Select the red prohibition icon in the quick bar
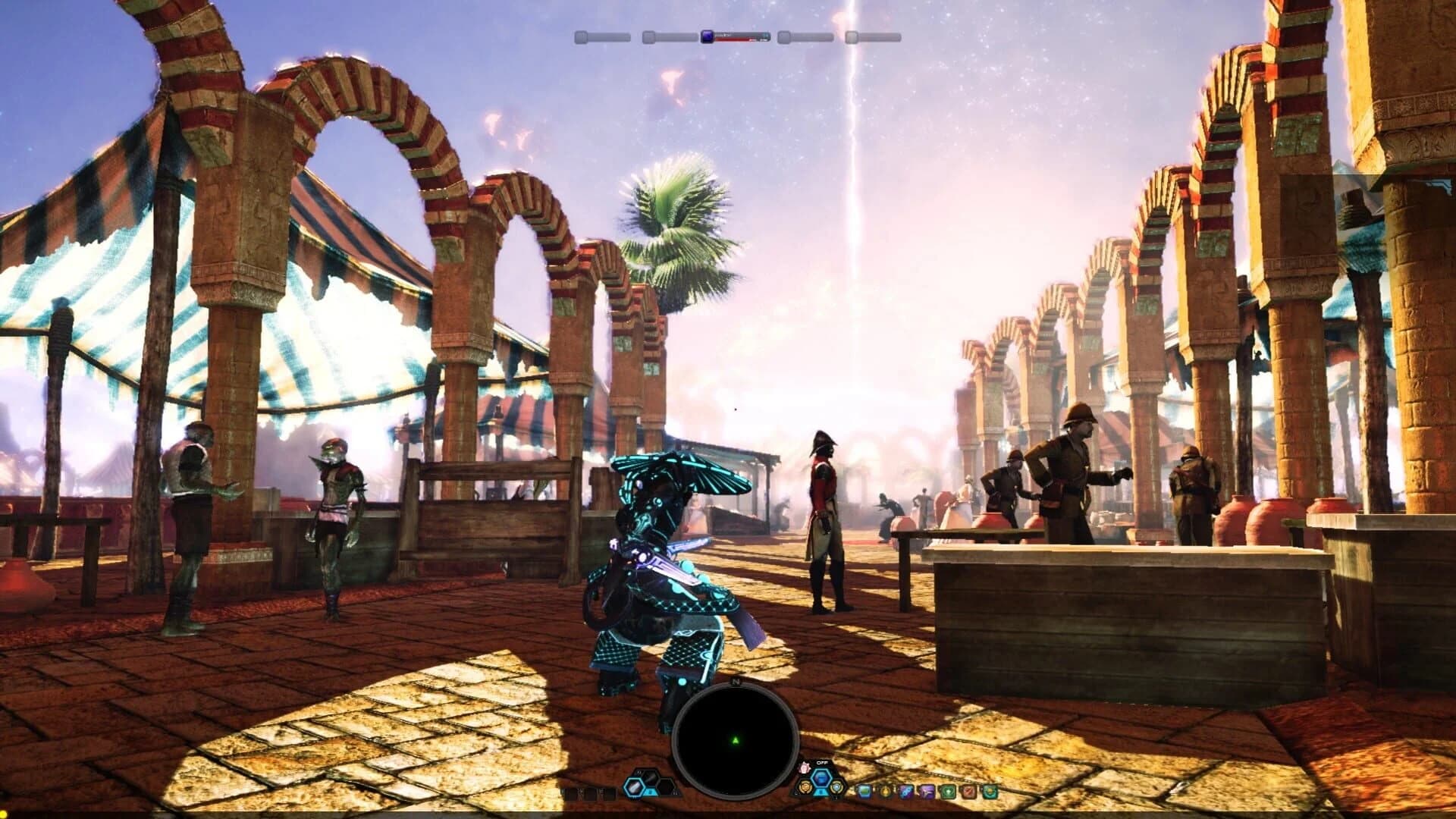This screenshot has width=1456, height=819. click(x=968, y=792)
